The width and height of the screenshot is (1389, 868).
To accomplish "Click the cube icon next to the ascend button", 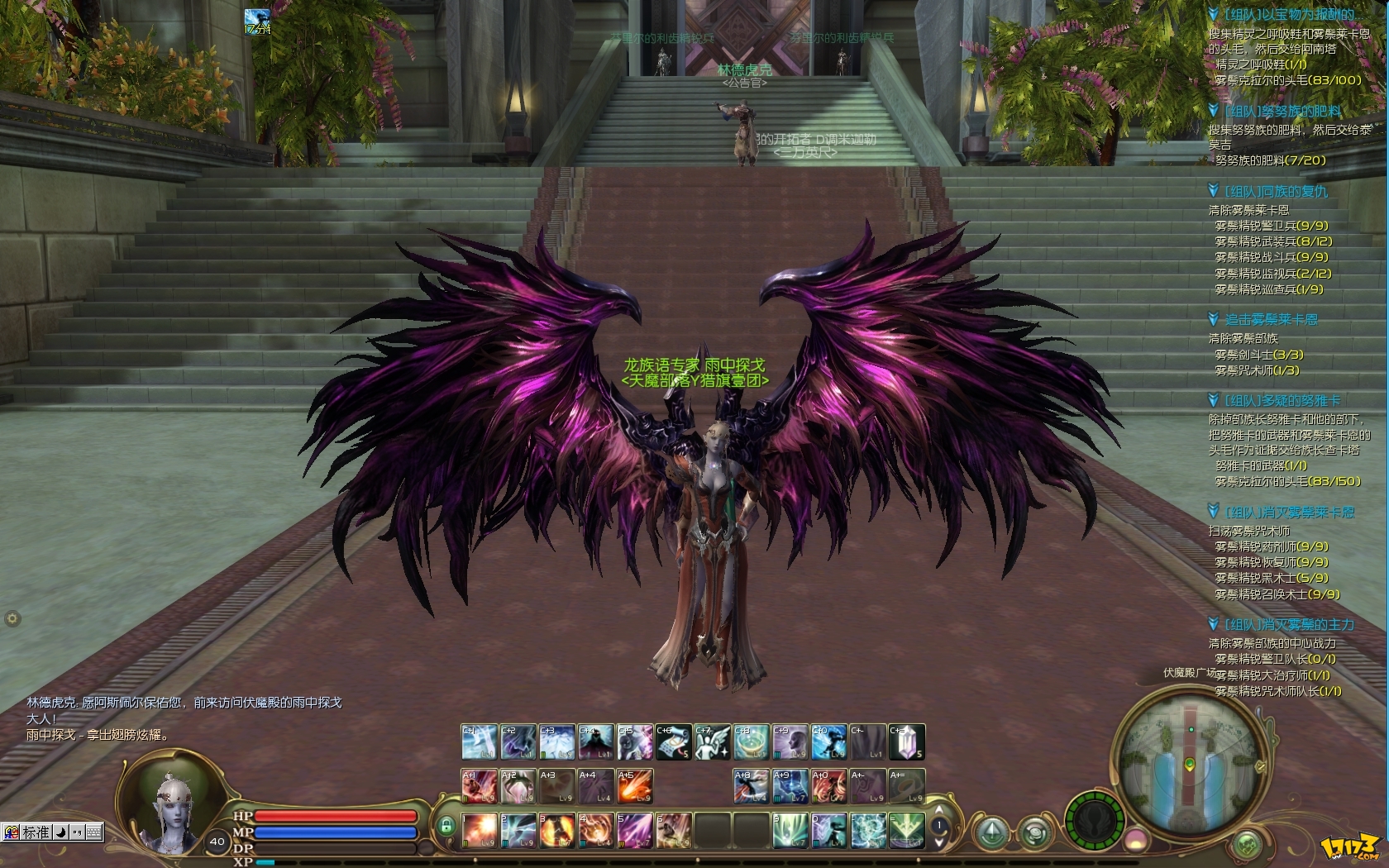I will 1034,832.
